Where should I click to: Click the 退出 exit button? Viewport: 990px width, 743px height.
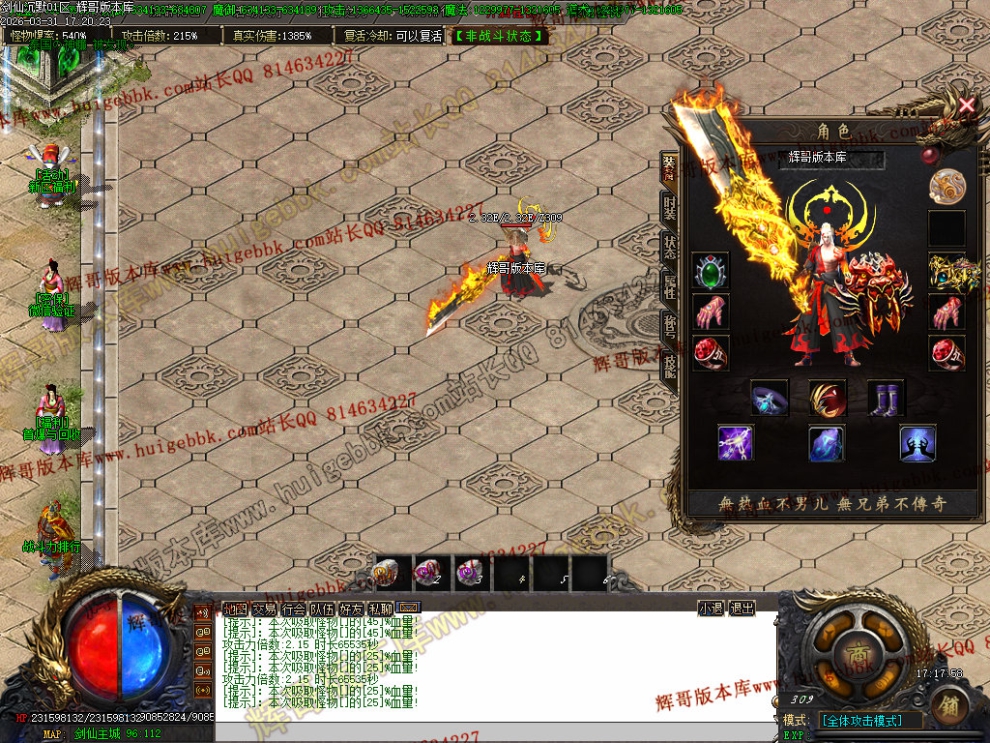741,608
